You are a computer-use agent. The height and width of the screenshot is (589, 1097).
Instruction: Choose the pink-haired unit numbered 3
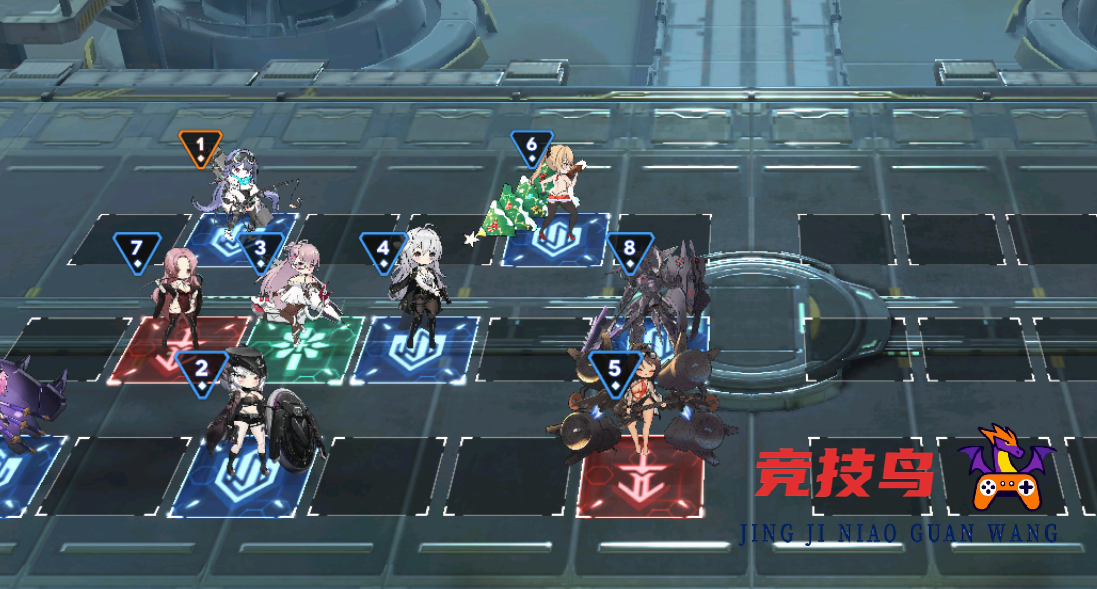pos(294,285)
